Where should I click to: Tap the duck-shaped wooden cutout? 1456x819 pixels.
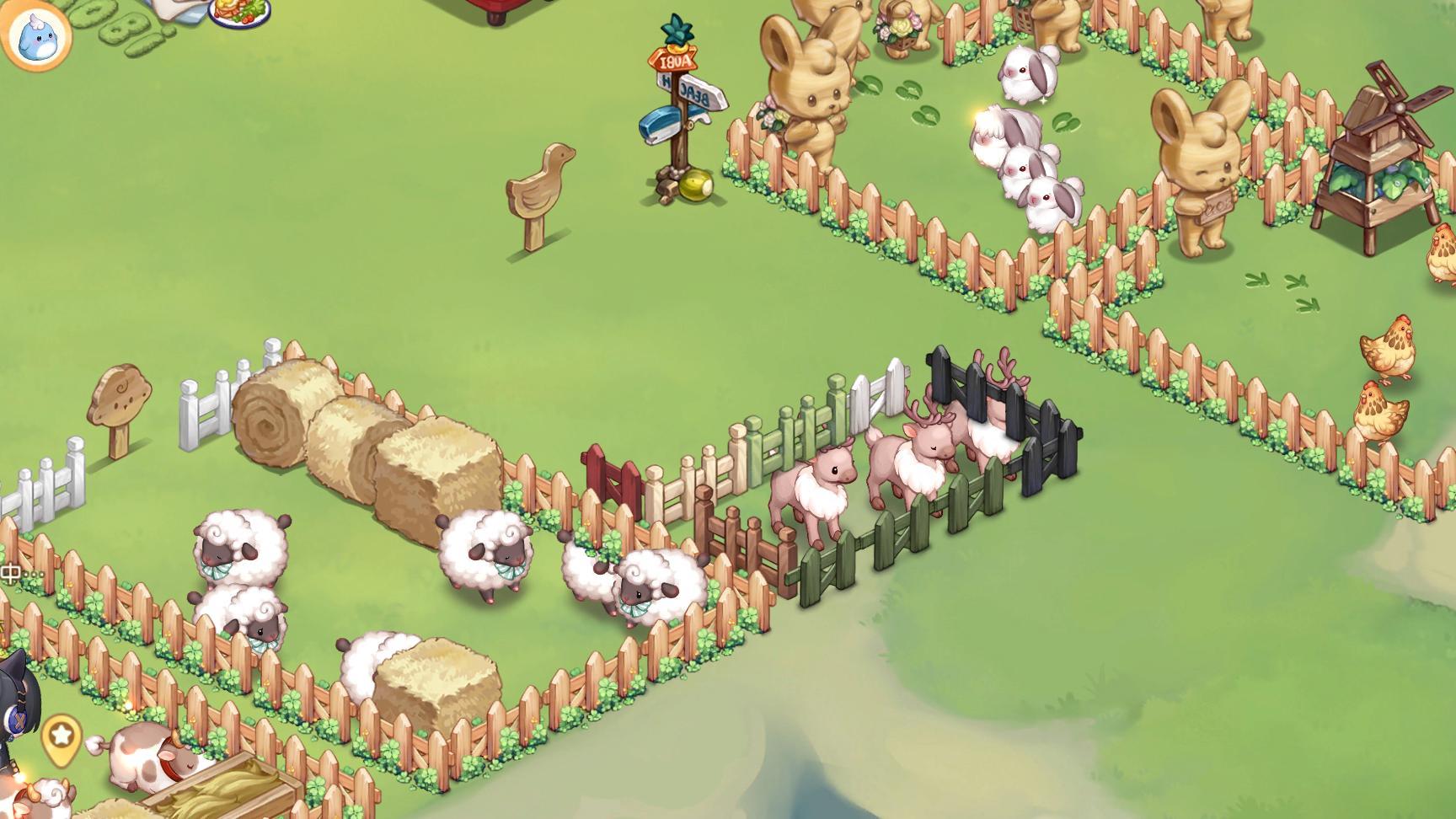(x=537, y=181)
